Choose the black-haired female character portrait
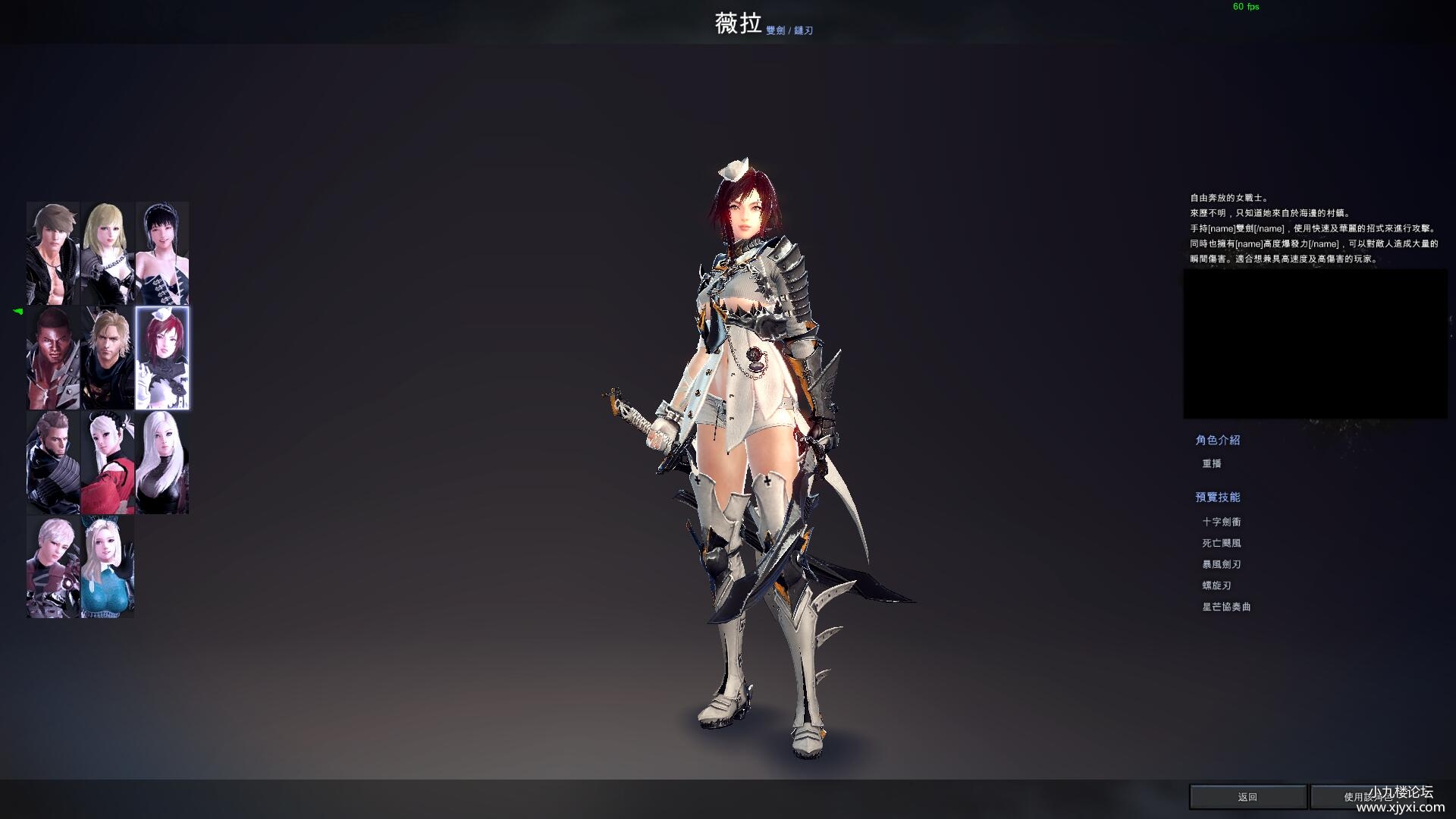 click(162, 254)
